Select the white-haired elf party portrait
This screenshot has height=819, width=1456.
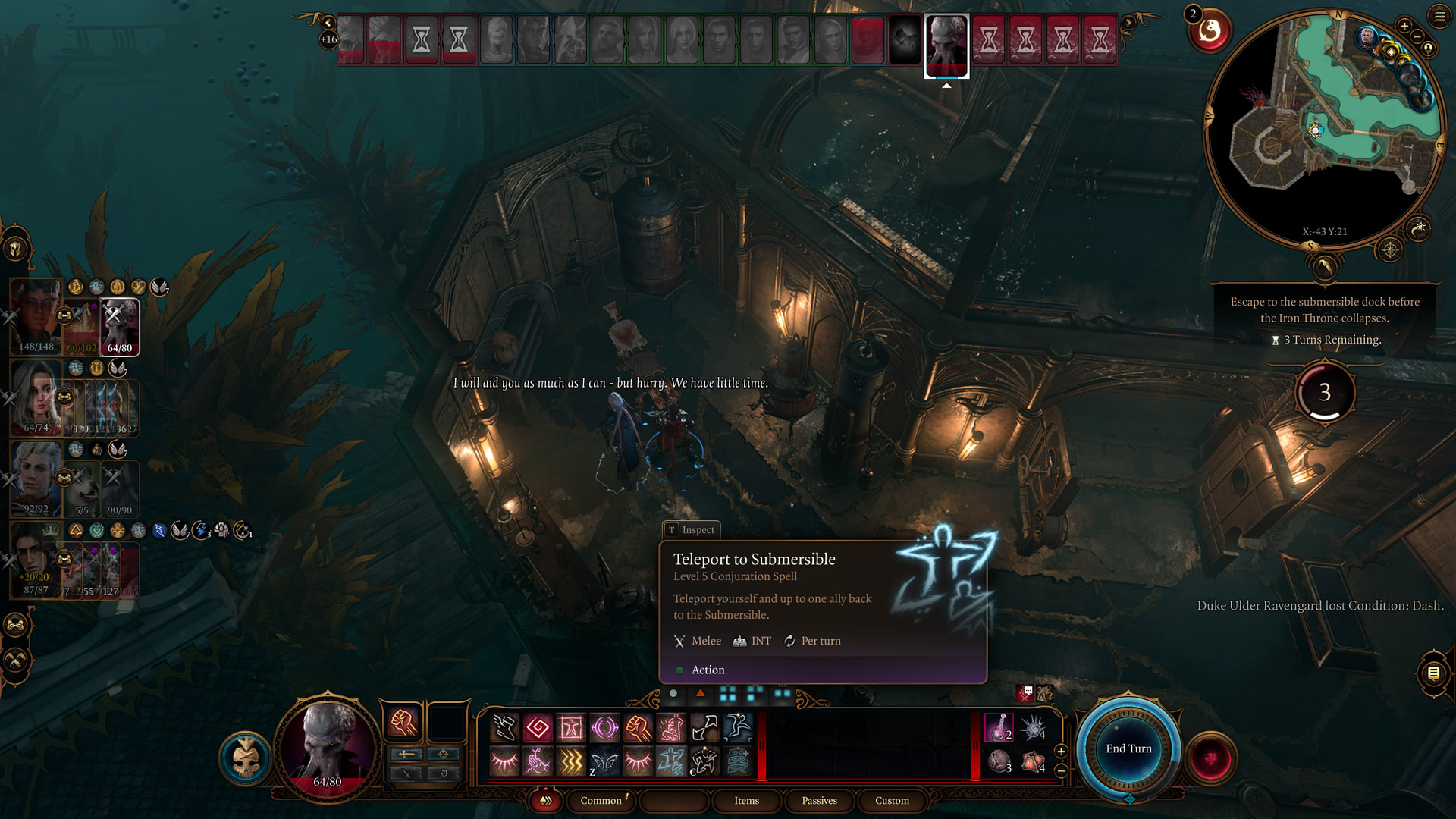[36, 478]
